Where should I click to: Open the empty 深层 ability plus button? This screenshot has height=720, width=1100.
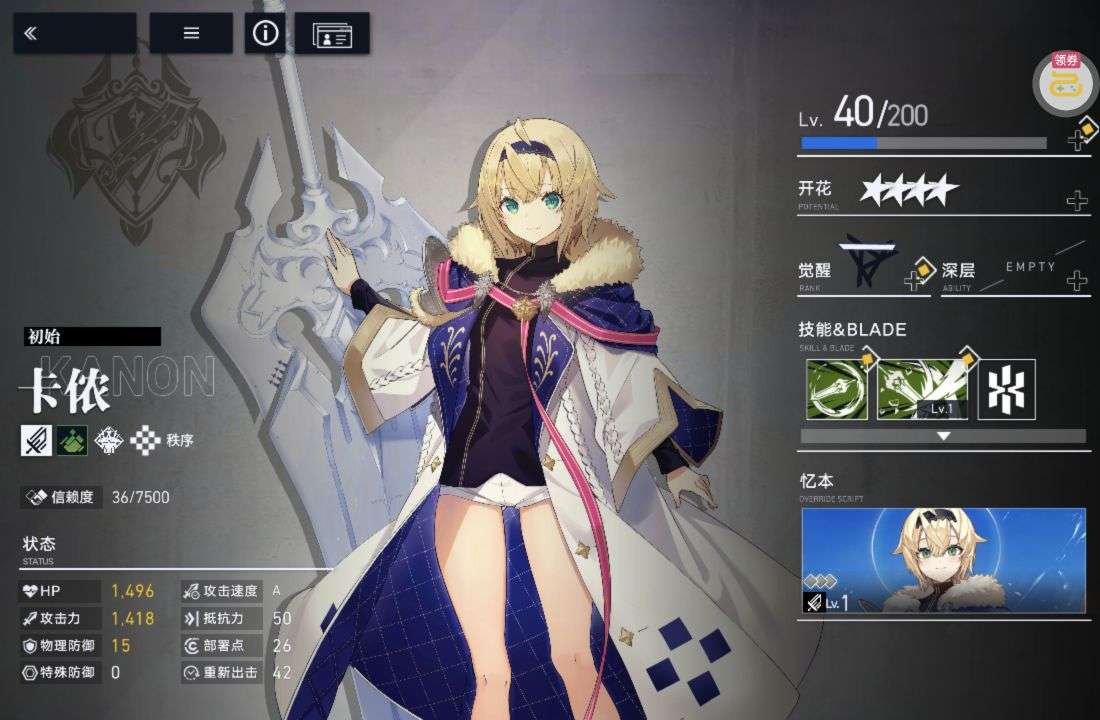click(x=1077, y=280)
